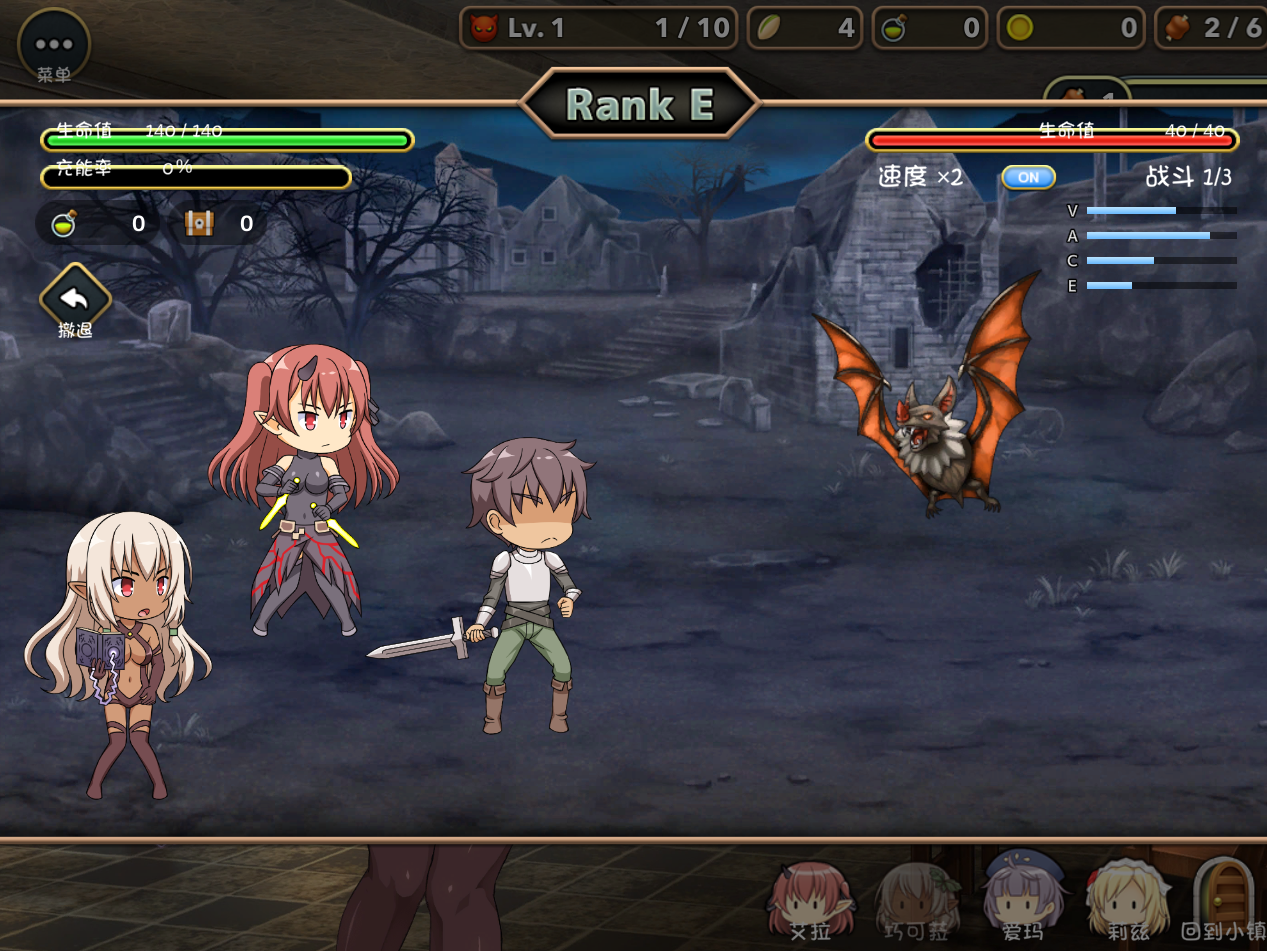Click the seed resource icon in top bar

click(769, 28)
